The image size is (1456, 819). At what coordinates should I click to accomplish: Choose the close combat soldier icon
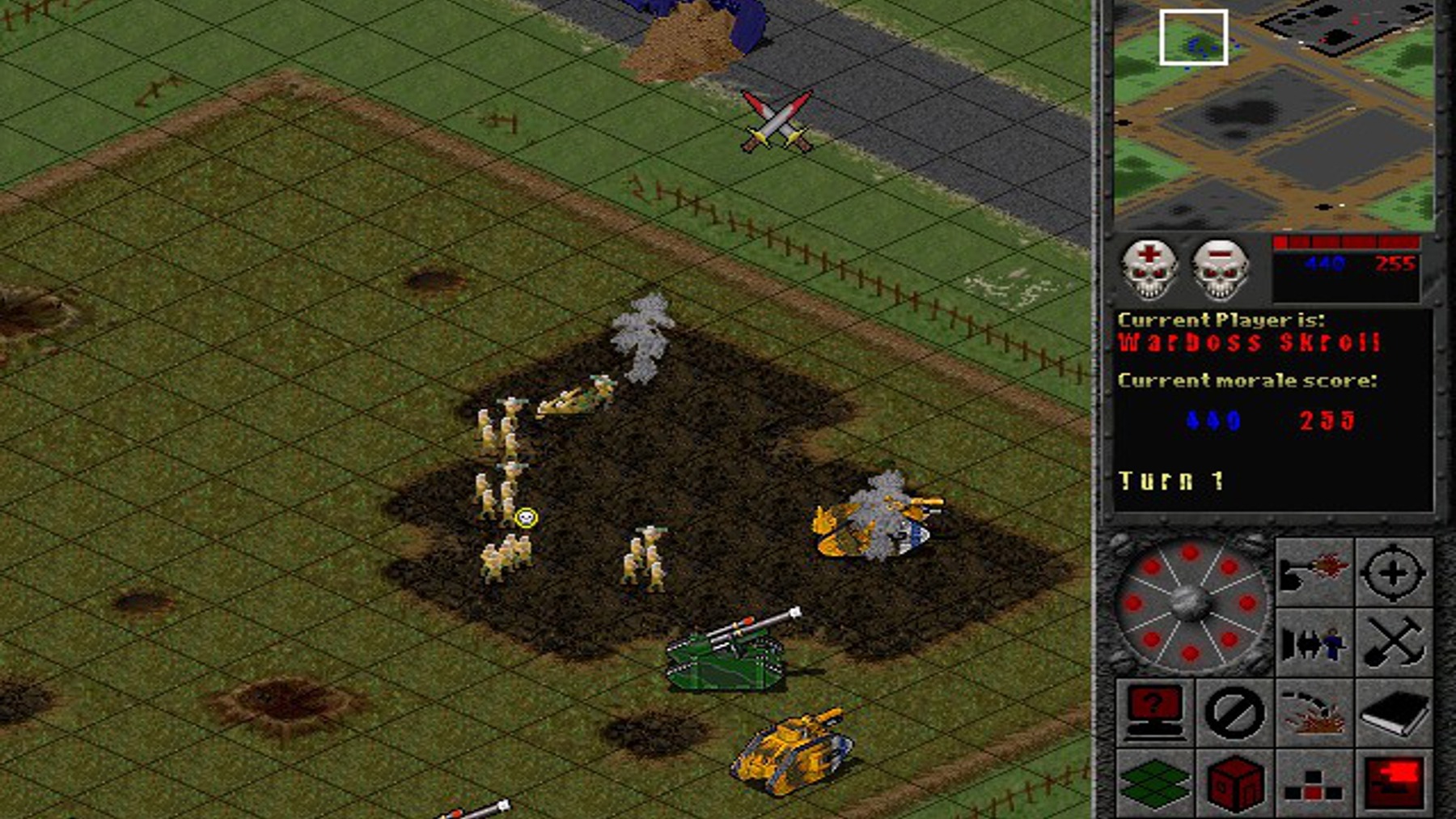click(1314, 643)
